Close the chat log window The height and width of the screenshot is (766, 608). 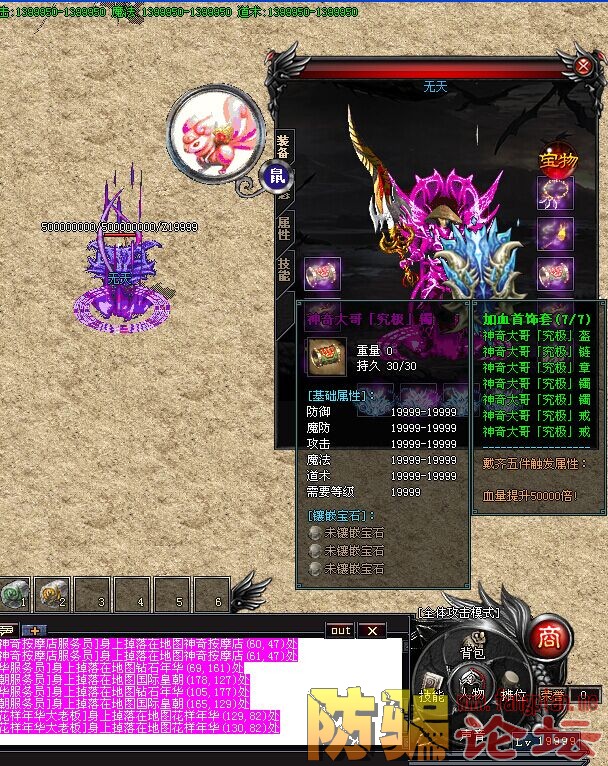coord(371,630)
